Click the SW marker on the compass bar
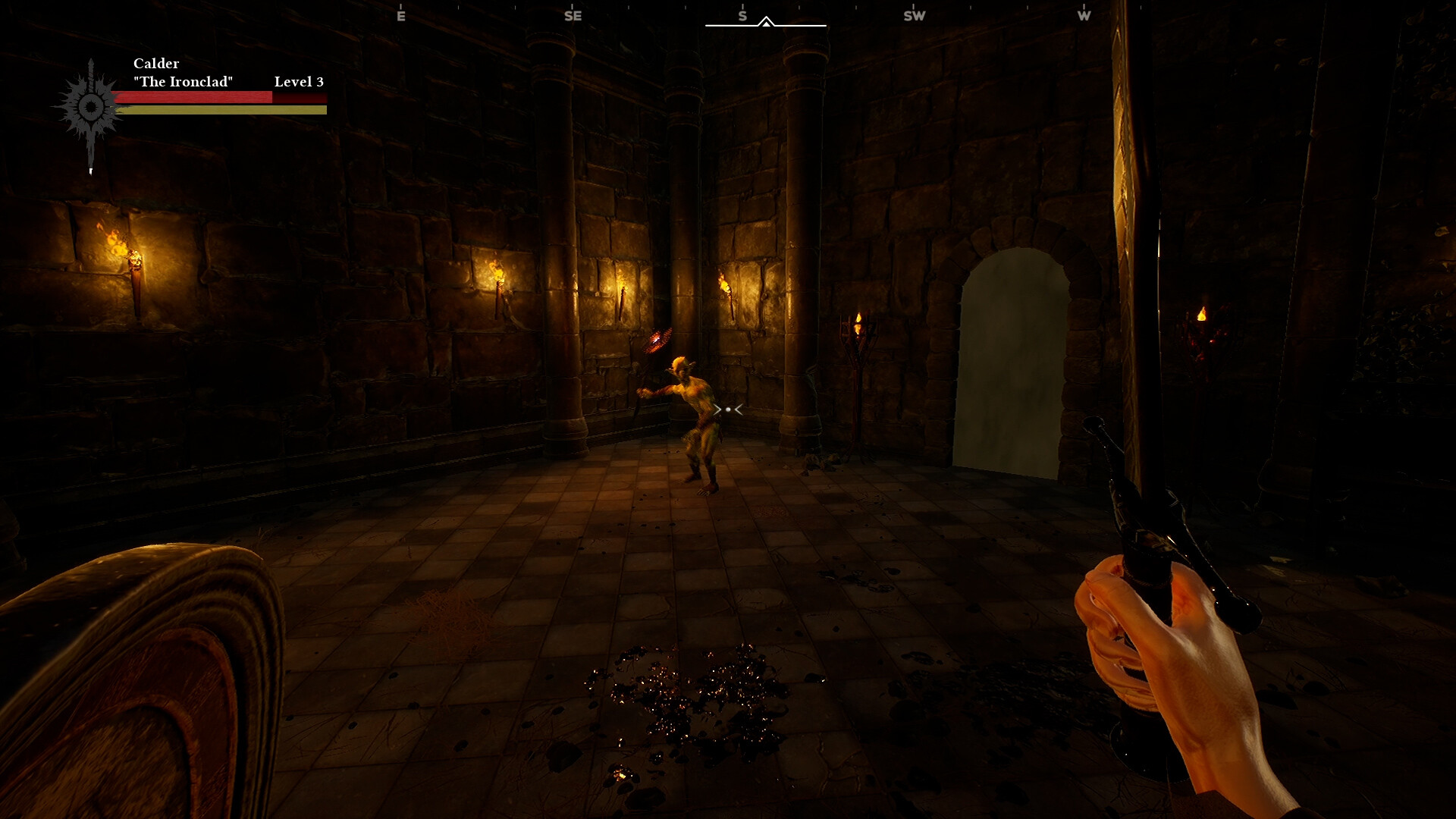This screenshot has width=1456, height=819. pos(913,14)
